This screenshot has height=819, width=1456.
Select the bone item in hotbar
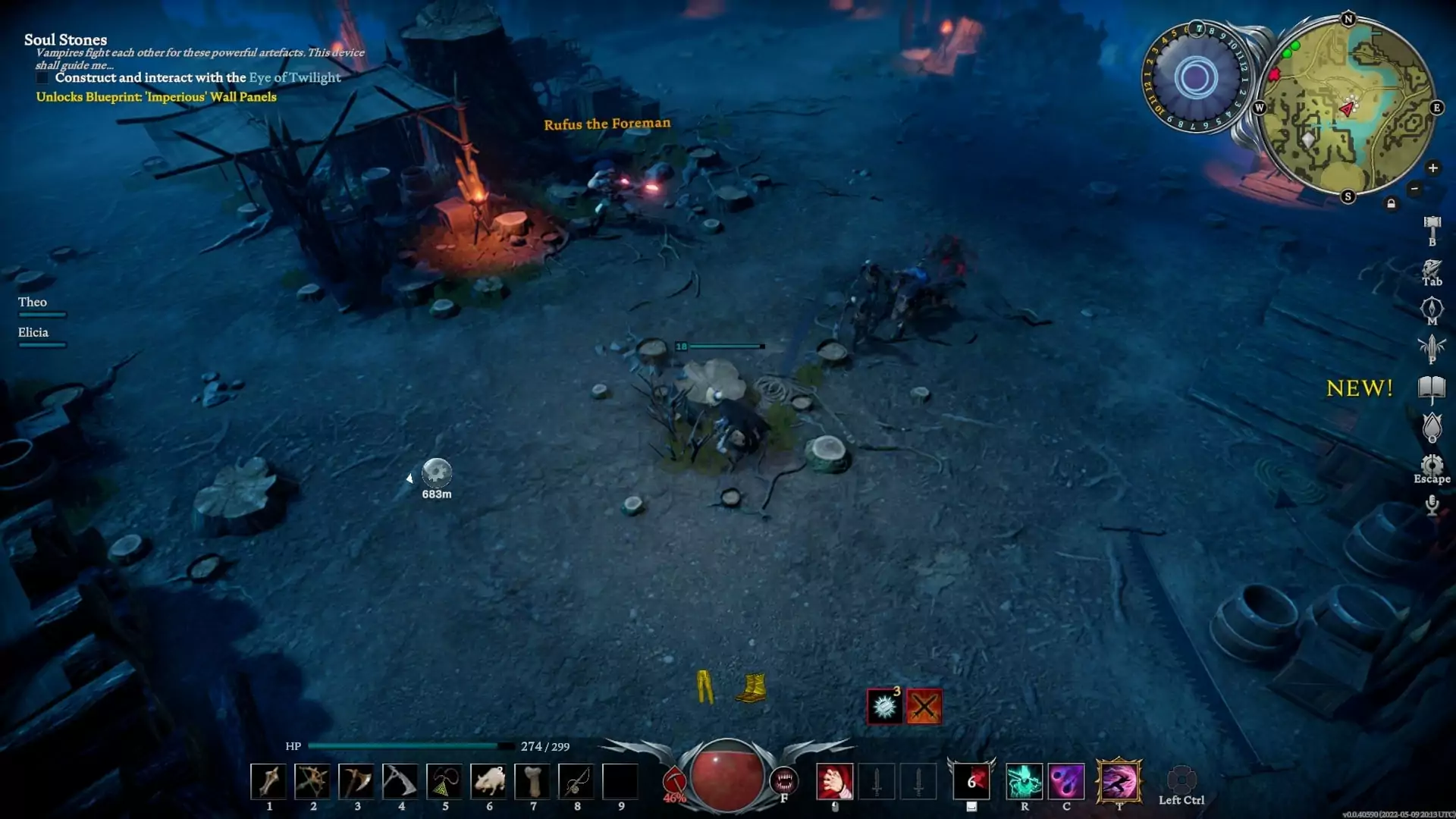(x=533, y=781)
